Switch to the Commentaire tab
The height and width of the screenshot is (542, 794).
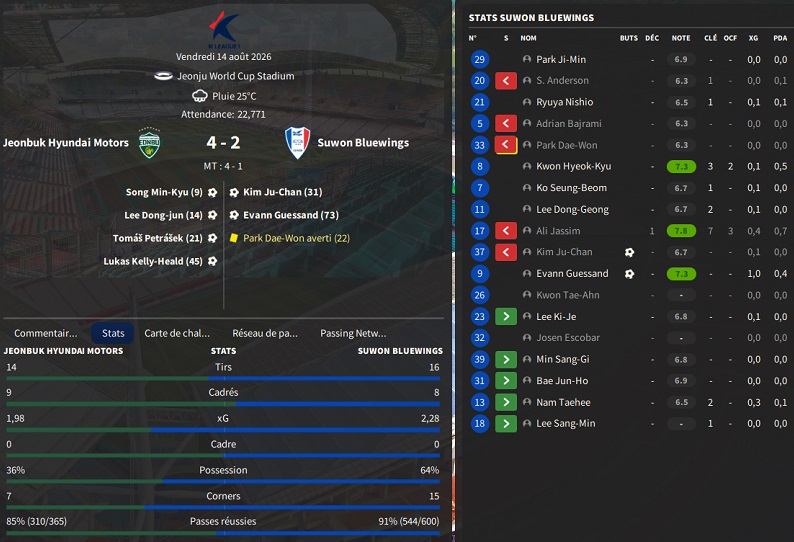[46, 333]
